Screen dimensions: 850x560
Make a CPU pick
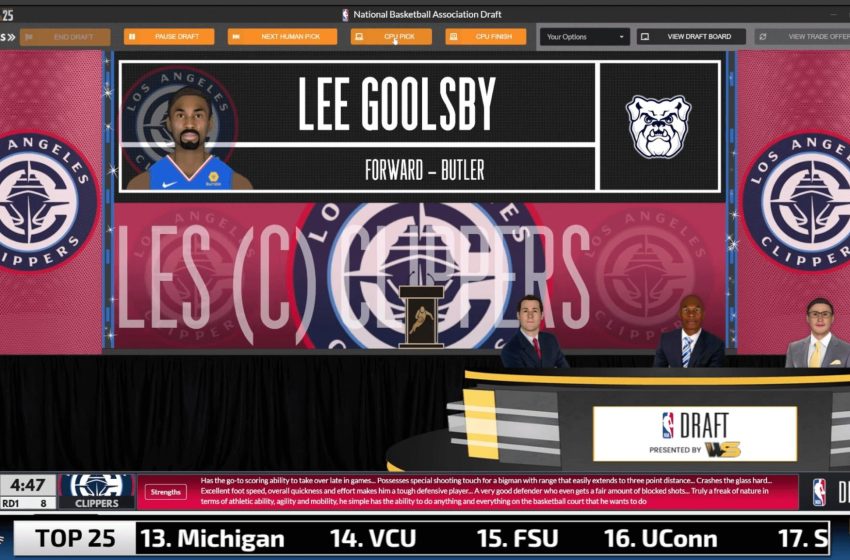(x=391, y=37)
